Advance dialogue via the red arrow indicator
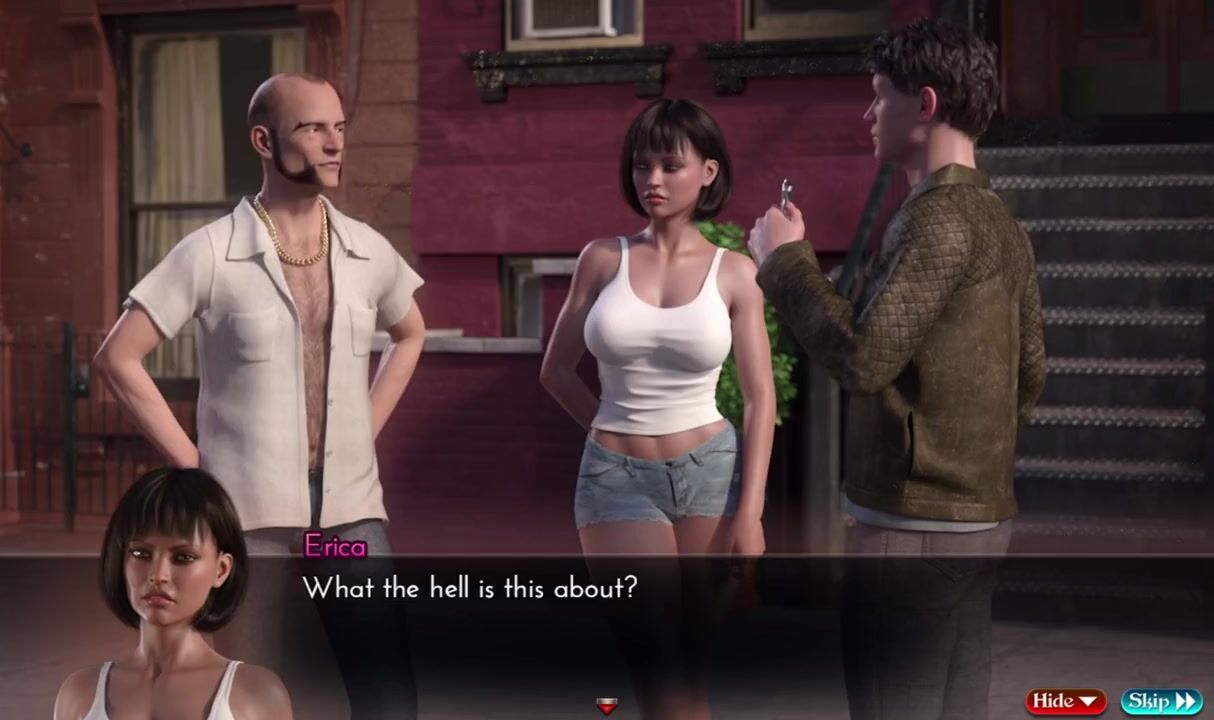 [x=606, y=706]
